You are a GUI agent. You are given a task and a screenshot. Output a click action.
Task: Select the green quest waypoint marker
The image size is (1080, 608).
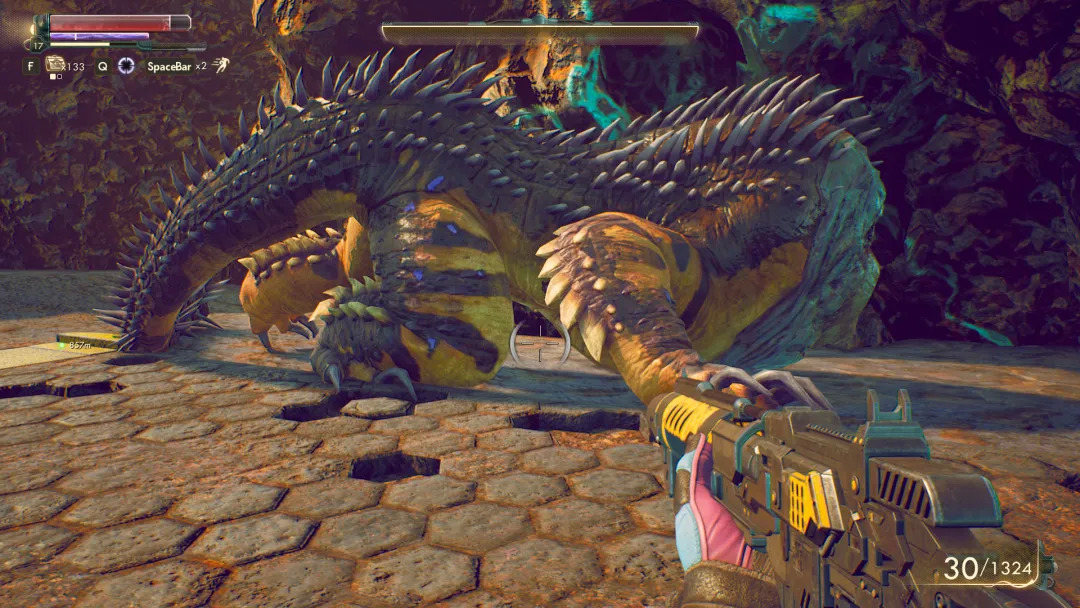(61, 345)
